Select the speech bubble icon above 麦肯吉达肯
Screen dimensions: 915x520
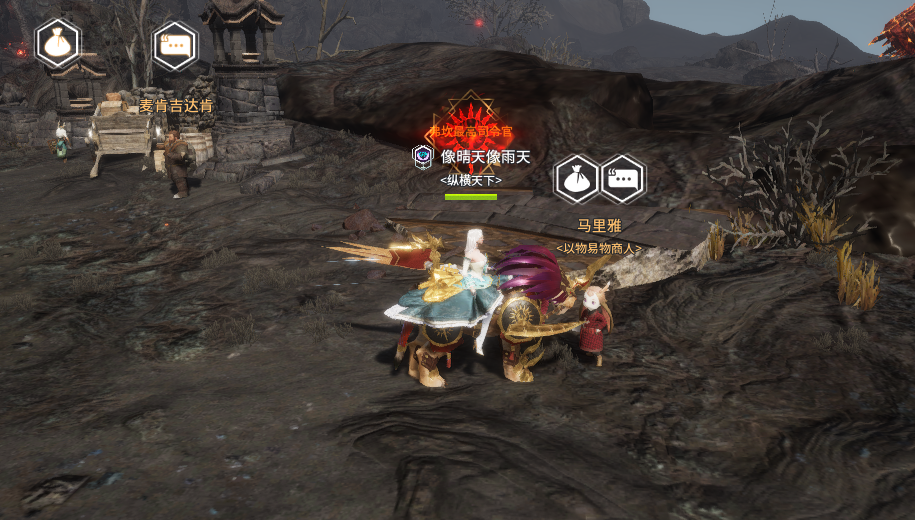(175, 46)
